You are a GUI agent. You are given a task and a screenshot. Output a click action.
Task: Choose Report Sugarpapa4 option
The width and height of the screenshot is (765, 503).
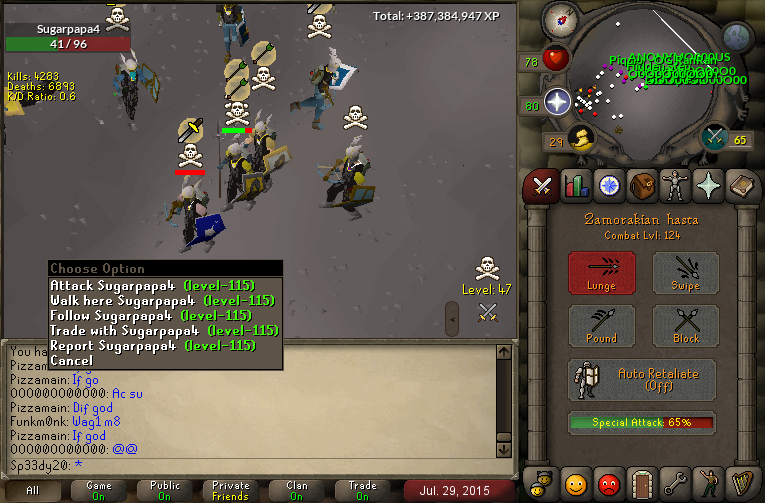(152, 345)
